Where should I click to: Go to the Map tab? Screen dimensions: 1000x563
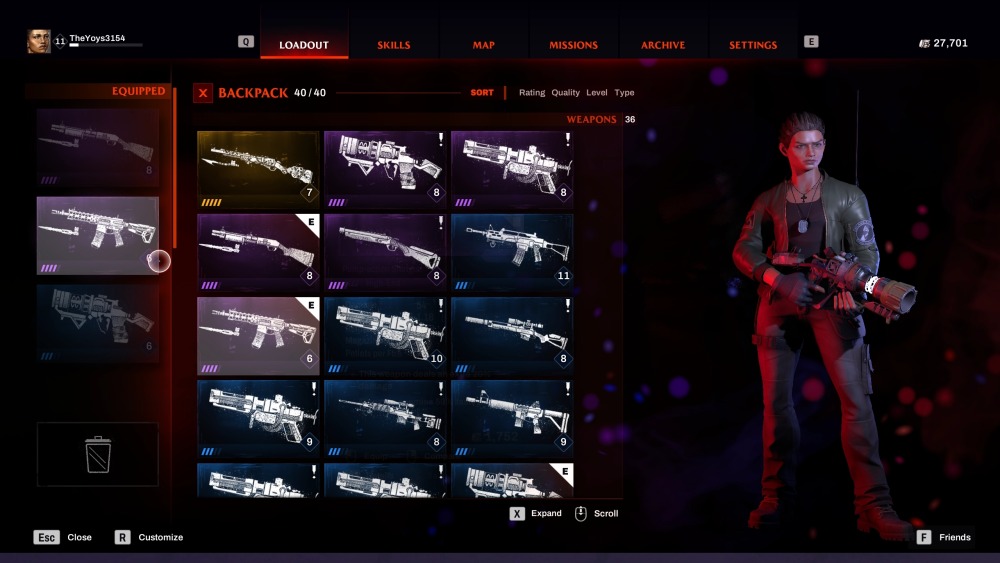click(x=484, y=45)
